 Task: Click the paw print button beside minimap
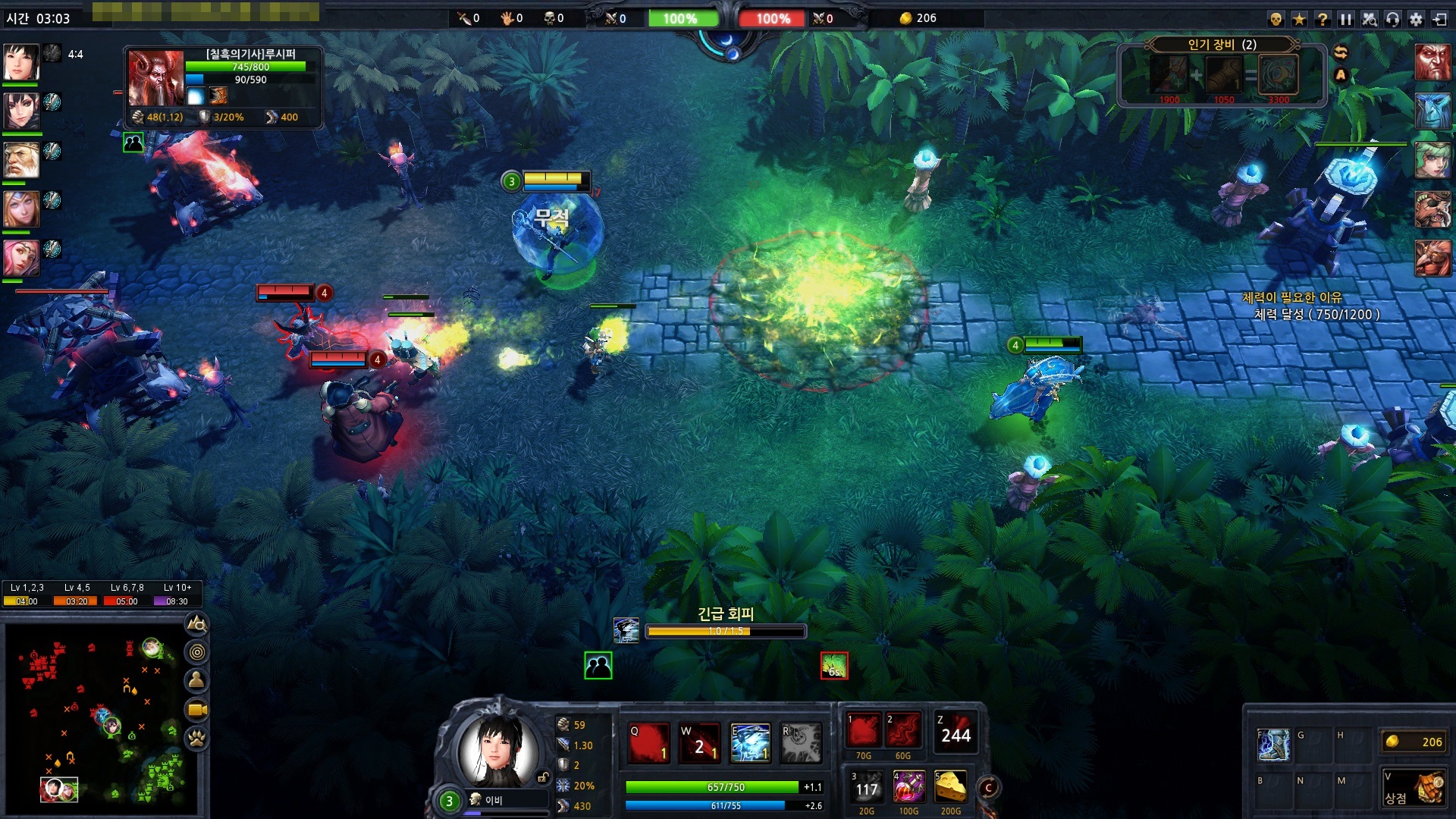pos(197,738)
